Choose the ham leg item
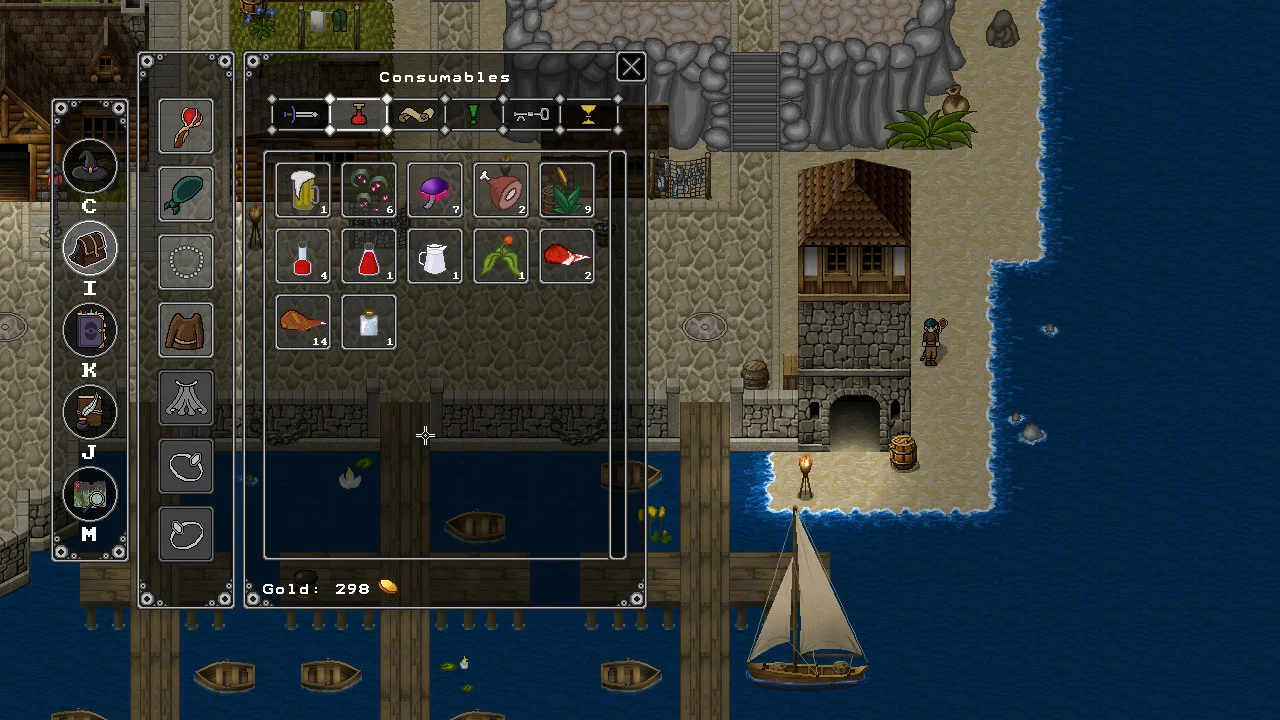The height and width of the screenshot is (720, 1280). coord(501,190)
